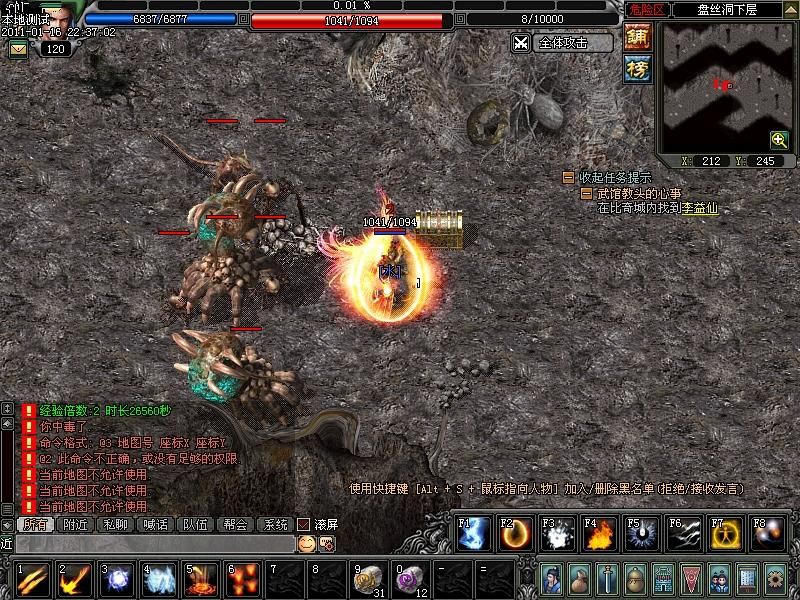Open the mail envelope icon
The height and width of the screenshot is (600, 800).
tap(18, 48)
